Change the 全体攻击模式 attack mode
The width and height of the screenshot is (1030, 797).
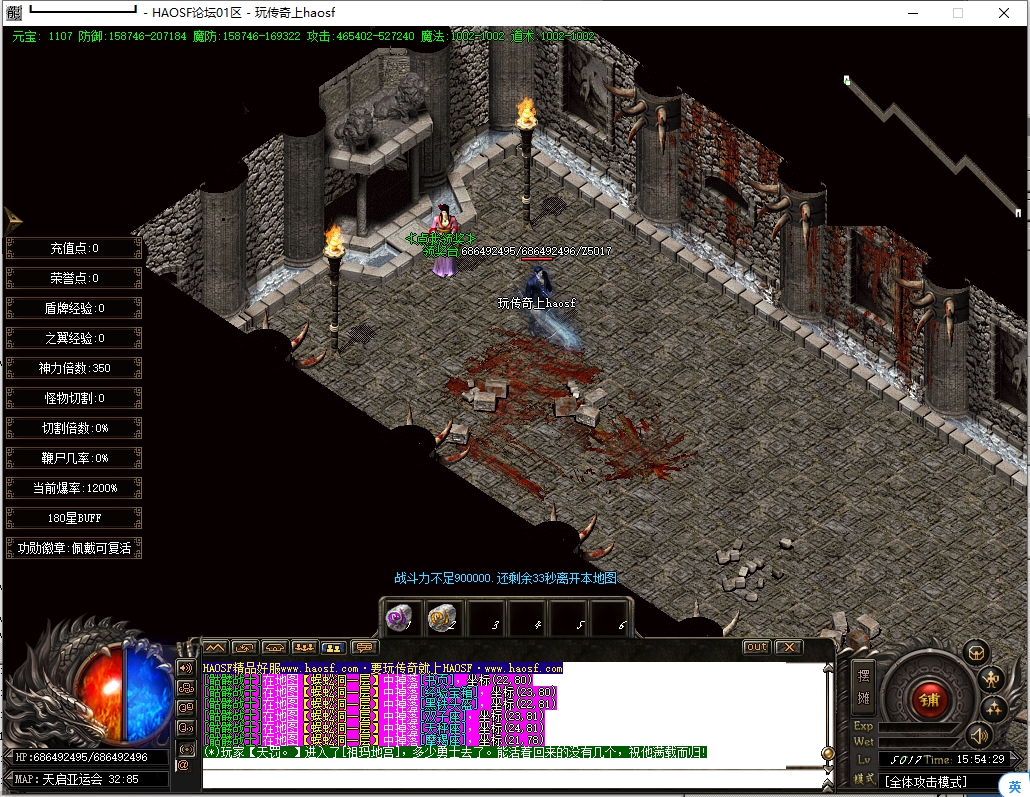pyautogui.click(x=928, y=780)
